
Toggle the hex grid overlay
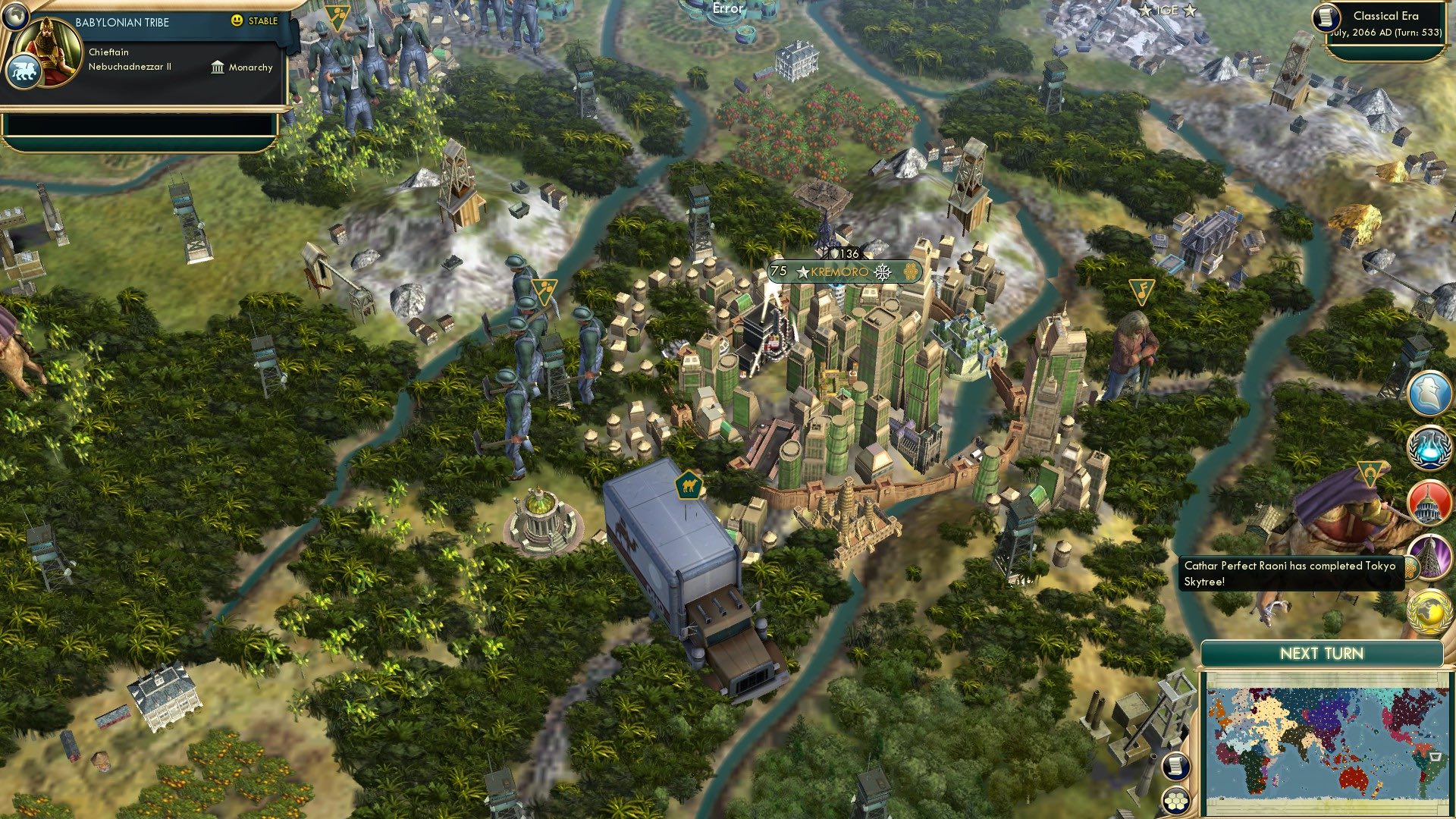click(x=1176, y=802)
